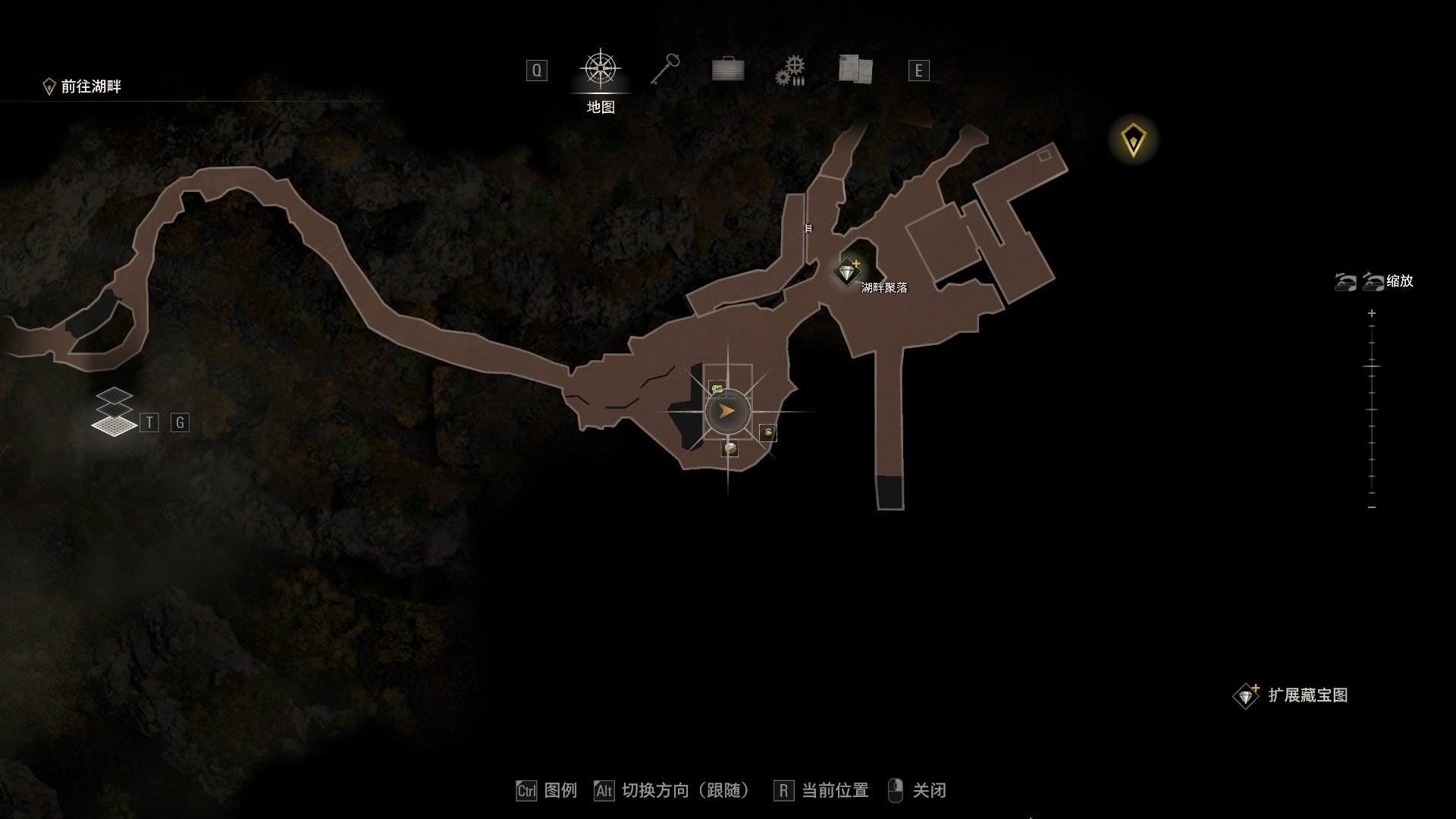Zoom out with the minus end of slider
This screenshot has width=1456, height=819.
tap(1372, 507)
